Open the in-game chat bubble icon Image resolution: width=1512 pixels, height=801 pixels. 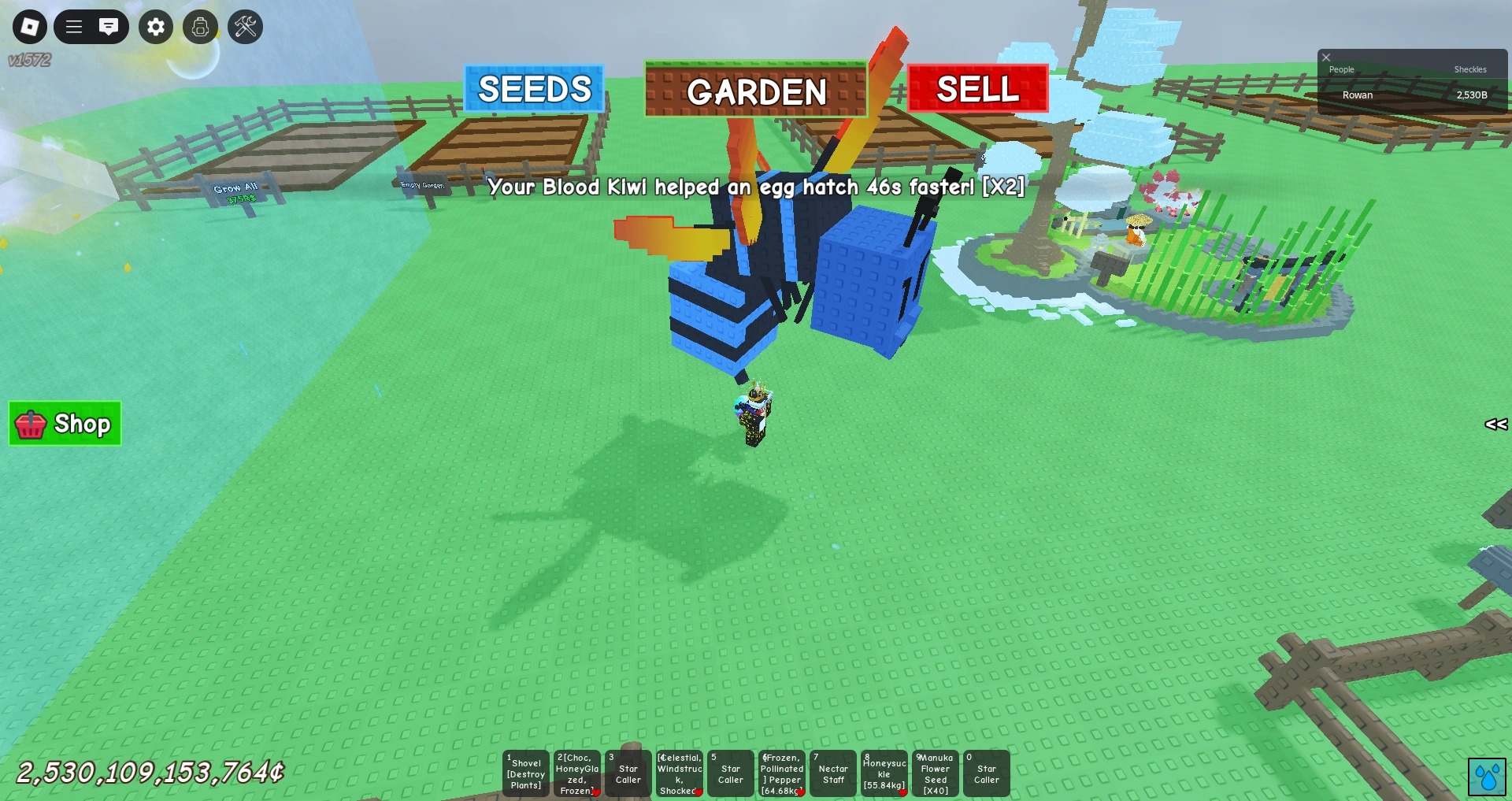[x=109, y=27]
